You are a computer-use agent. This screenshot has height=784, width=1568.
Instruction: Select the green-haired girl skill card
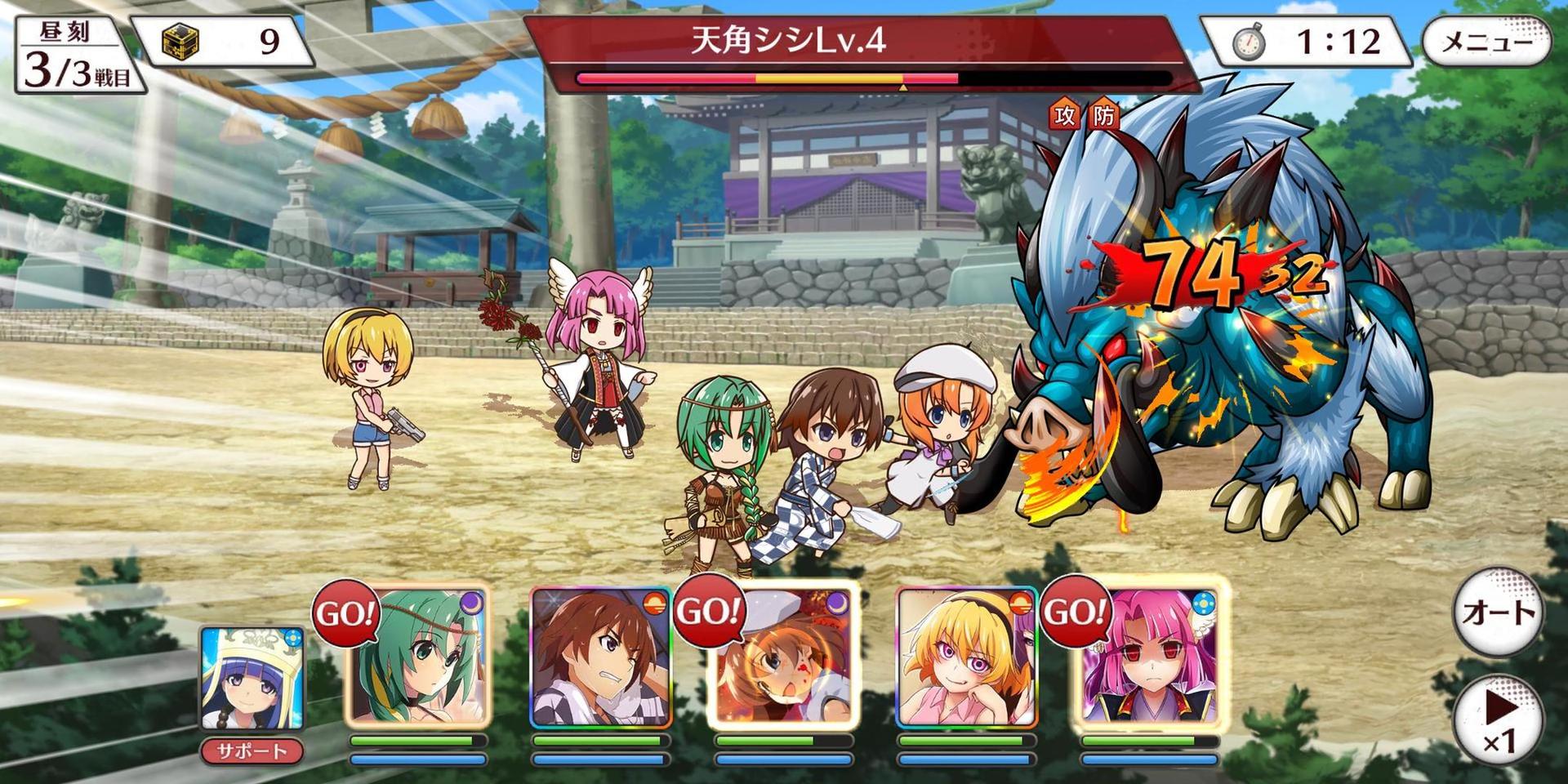(x=418, y=657)
